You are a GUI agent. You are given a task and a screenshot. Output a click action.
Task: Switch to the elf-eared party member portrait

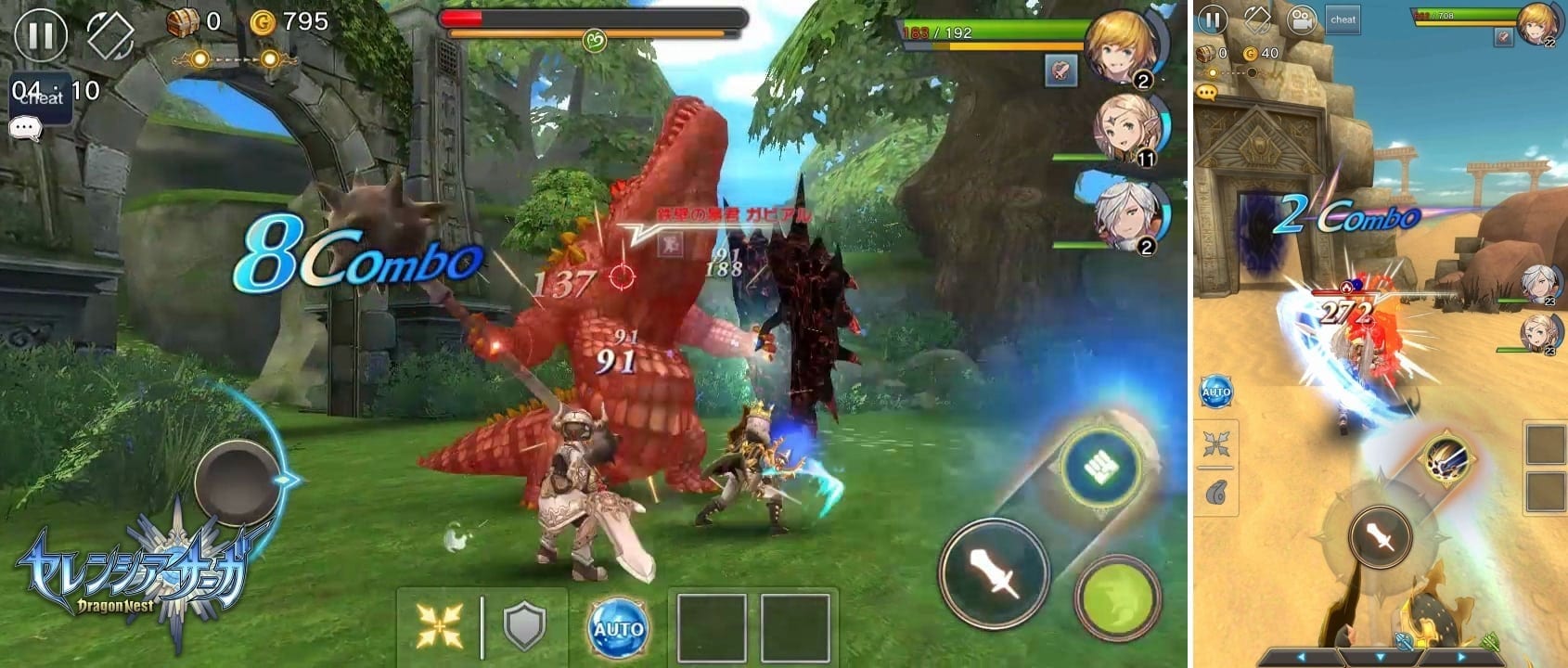tap(1127, 130)
